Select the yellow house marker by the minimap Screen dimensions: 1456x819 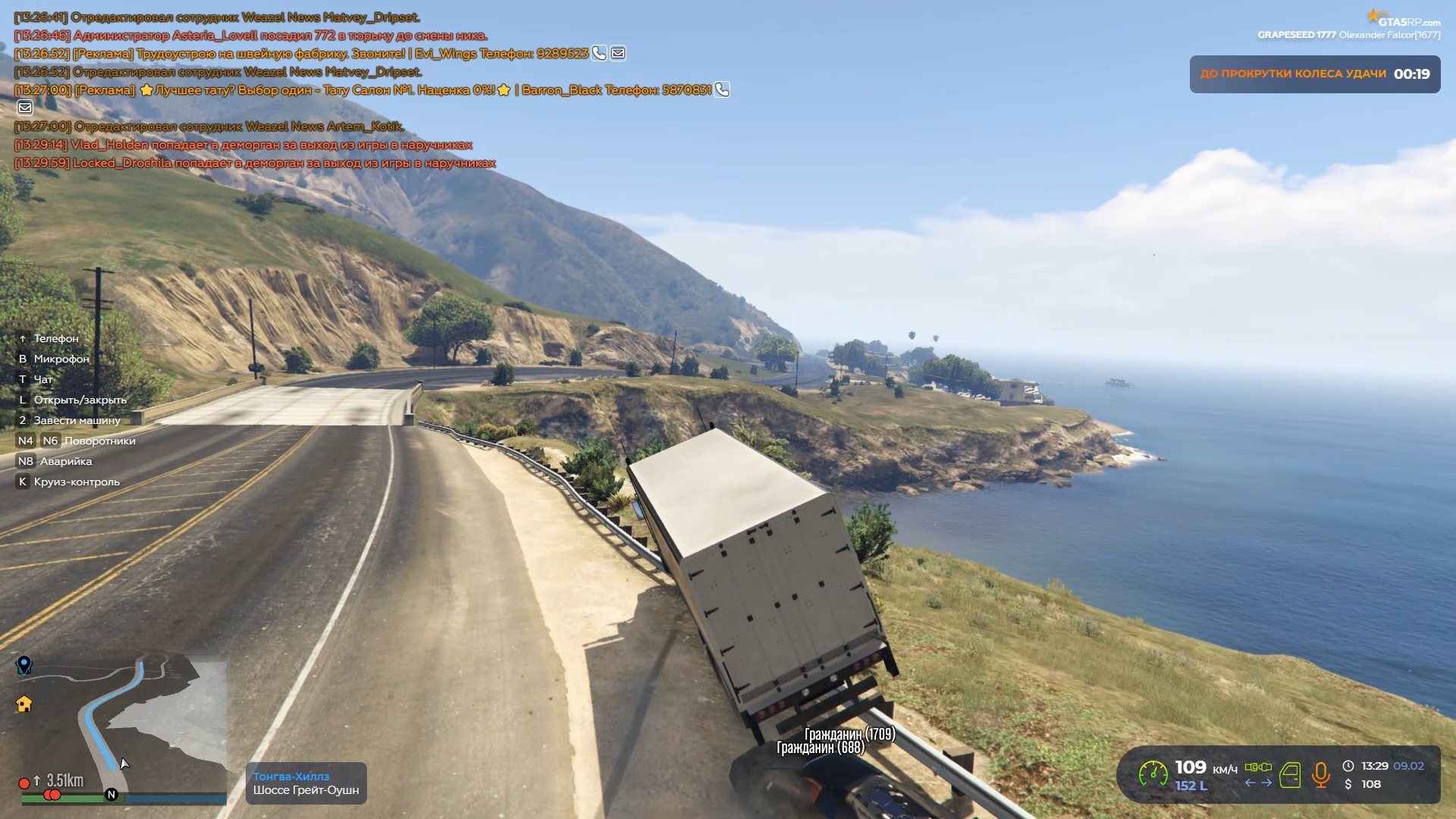pyautogui.click(x=24, y=704)
